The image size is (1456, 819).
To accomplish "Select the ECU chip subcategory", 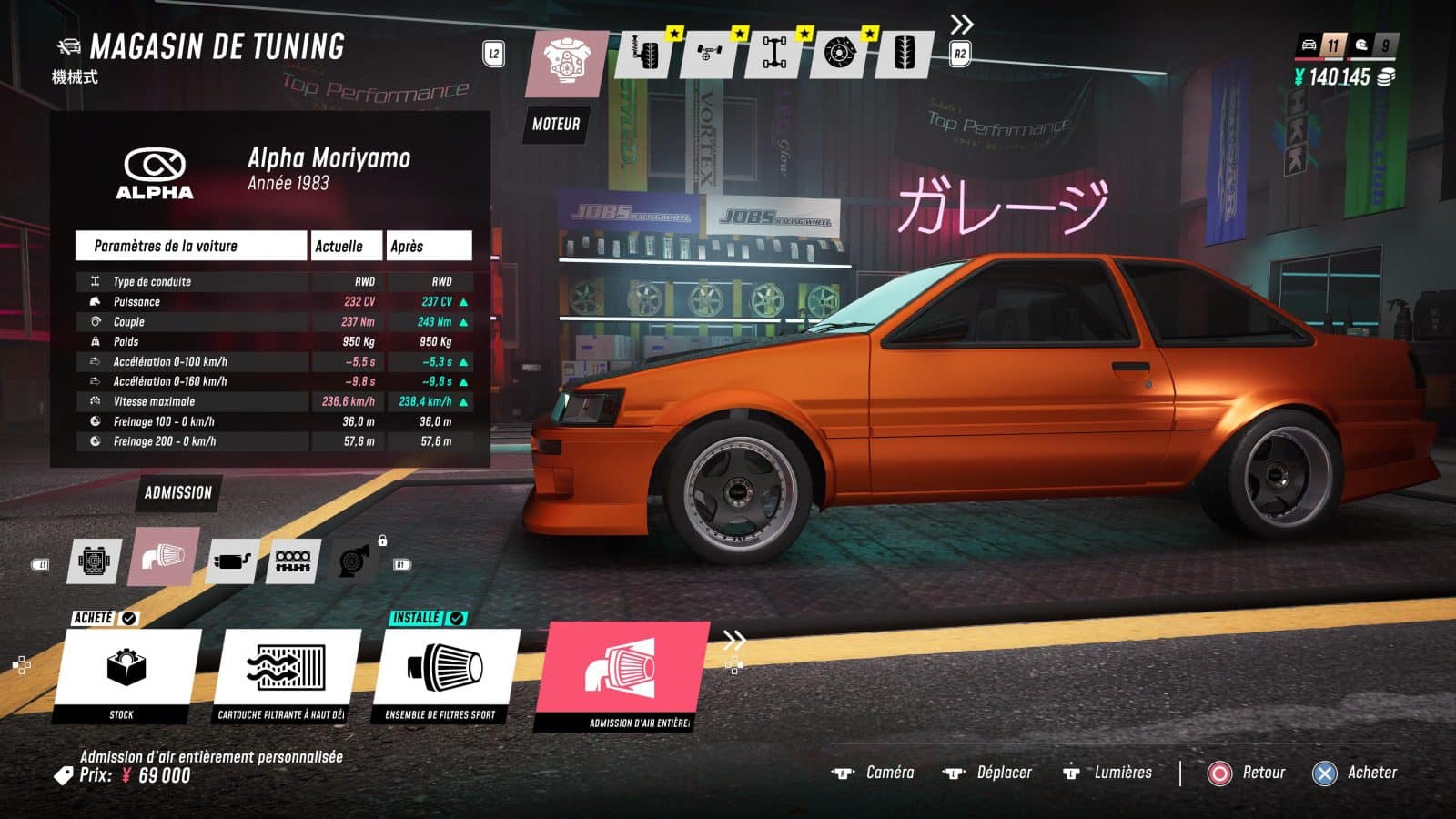I will pyautogui.click(x=95, y=561).
